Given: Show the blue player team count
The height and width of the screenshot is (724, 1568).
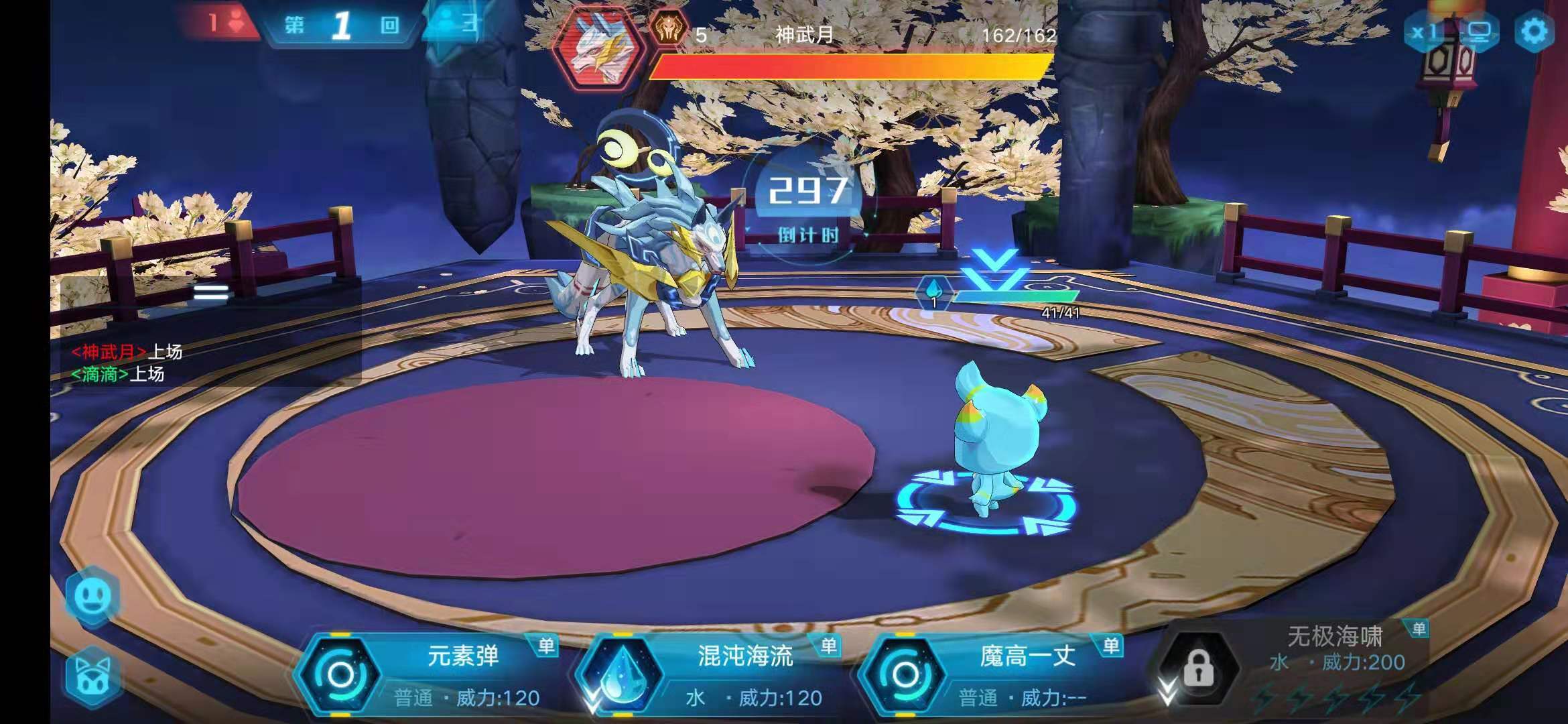Looking at the screenshot, I should 456,24.
